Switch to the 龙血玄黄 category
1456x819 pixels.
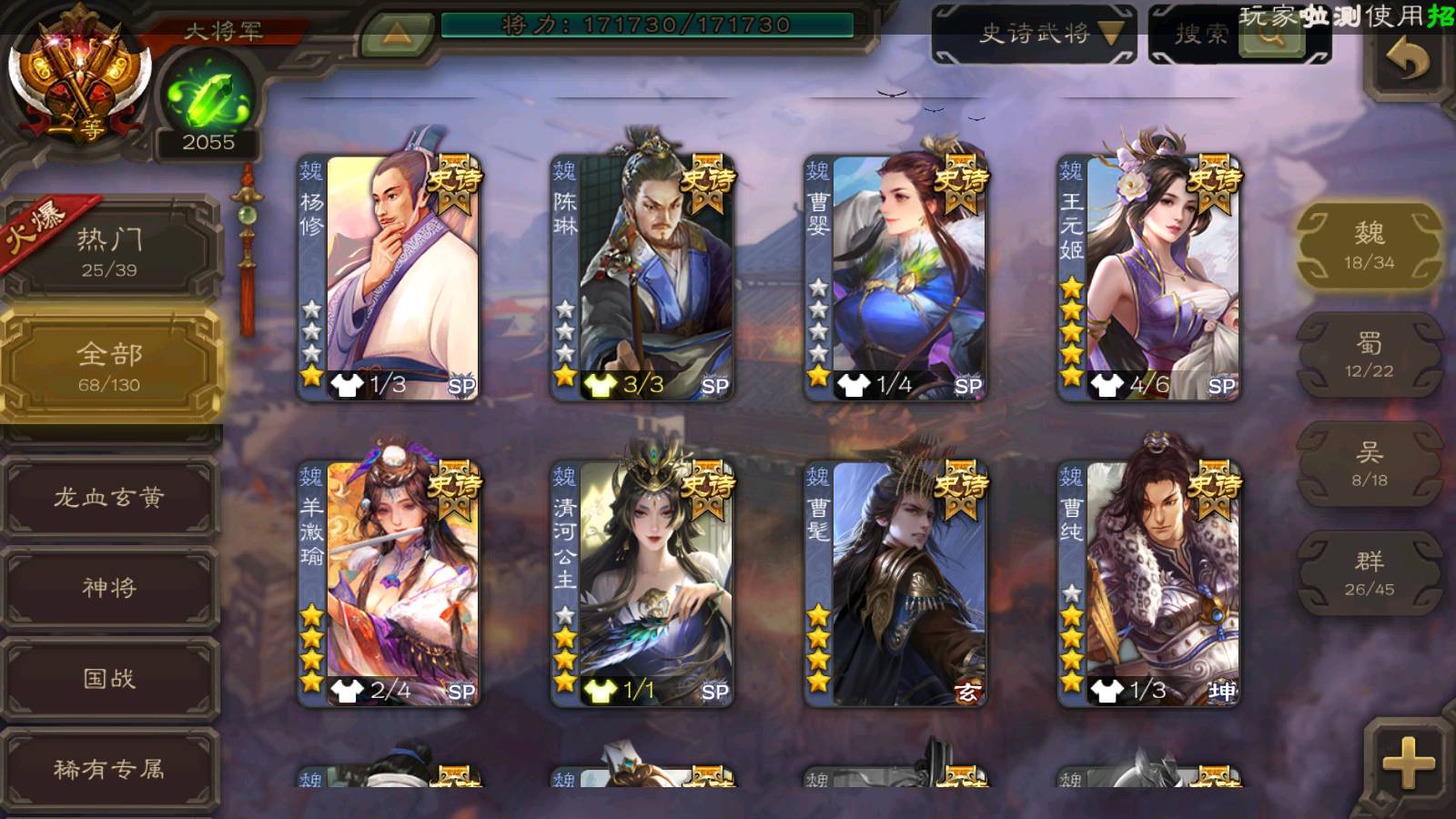(109, 497)
